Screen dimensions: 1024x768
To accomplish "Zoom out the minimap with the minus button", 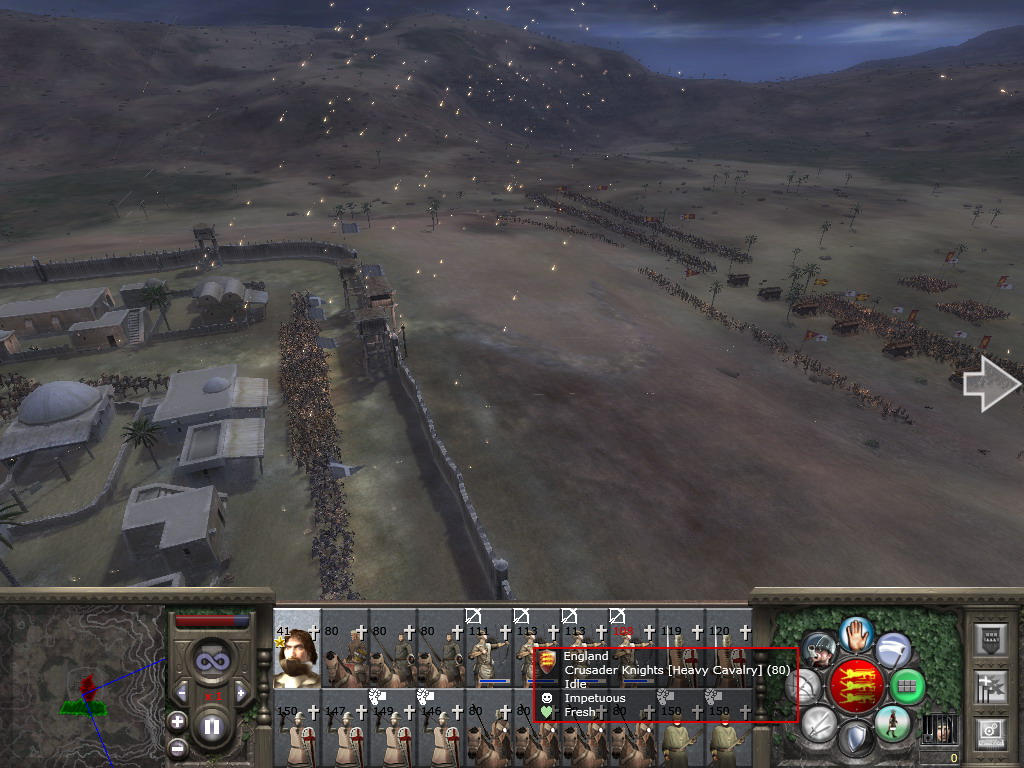I will pyautogui.click(x=177, y=747).
